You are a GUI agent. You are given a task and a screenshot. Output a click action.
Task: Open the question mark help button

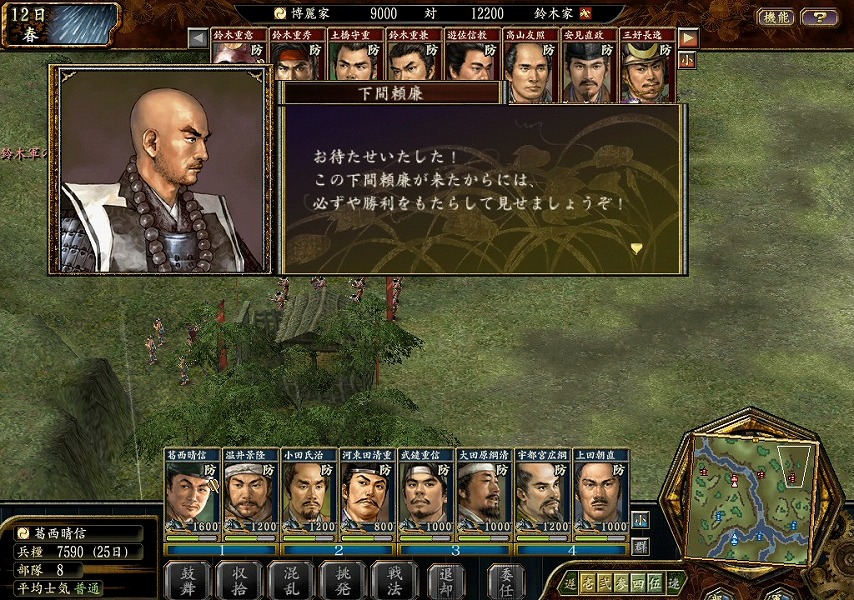tap(819, 17)
